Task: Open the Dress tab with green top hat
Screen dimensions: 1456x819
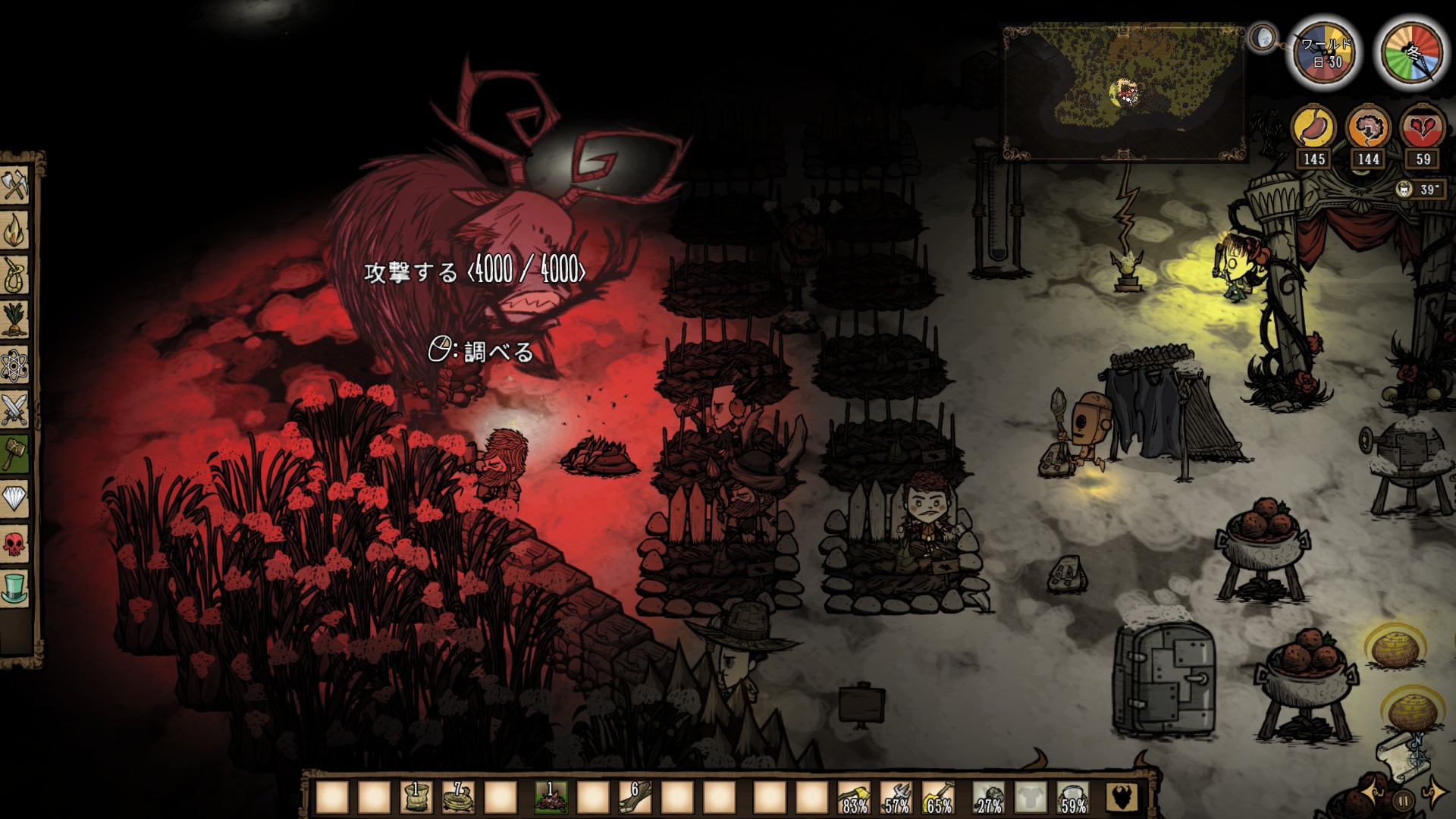Action: pyautogui.click(x=15, y=587)
